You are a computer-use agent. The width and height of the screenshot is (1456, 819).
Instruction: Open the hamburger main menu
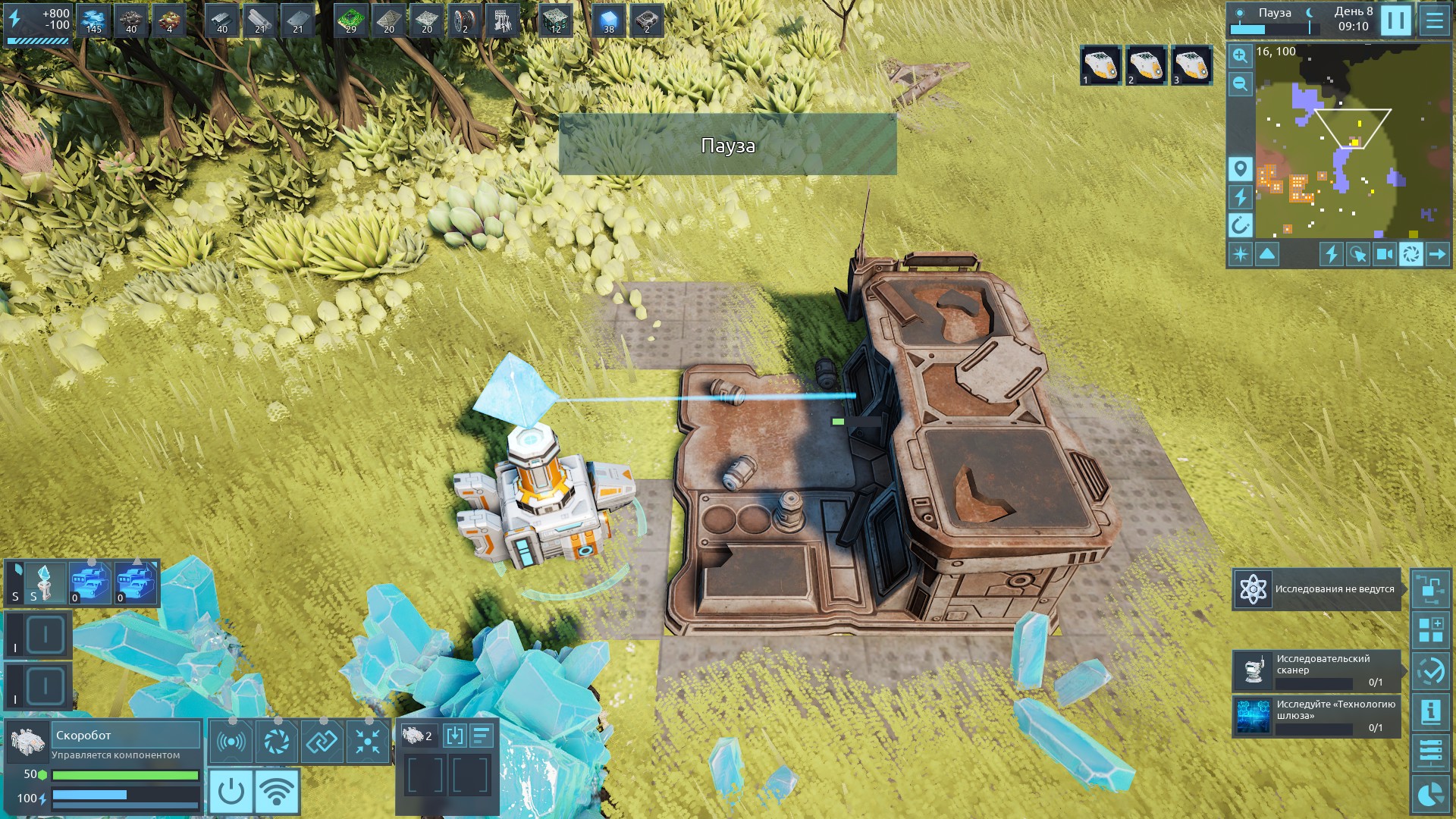click(x=1434, y=20)
